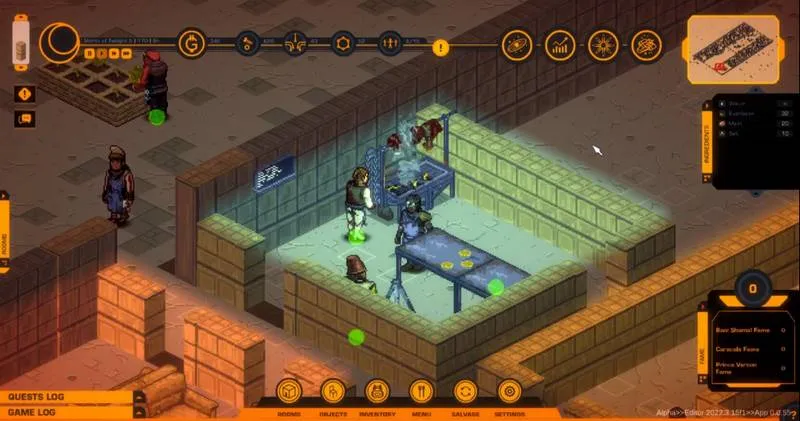The width and height of the screenshot is (800, 421).
Task: Open the chat message button on left
Action: click(x=24, y=119)
